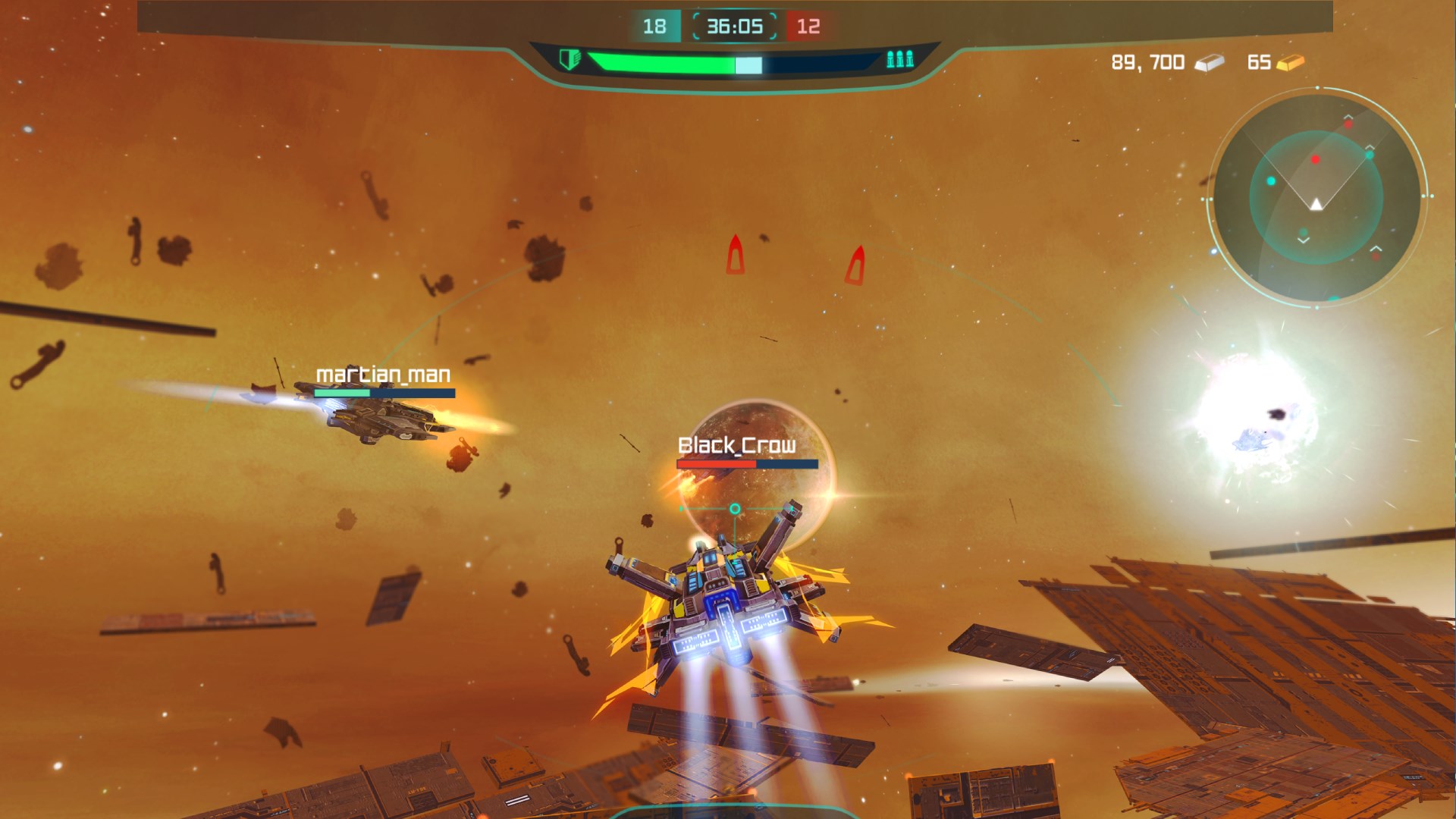Click the missile ammo icon
This screenshot has width=1456, height=819.
pos(899,59)
